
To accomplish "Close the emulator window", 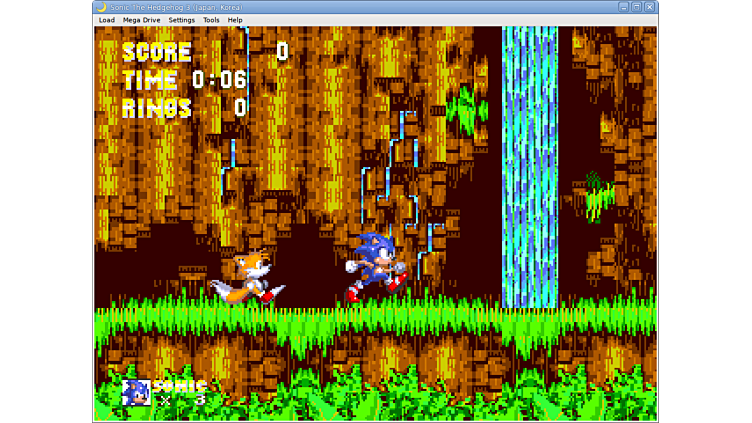I will pos(649,7).
